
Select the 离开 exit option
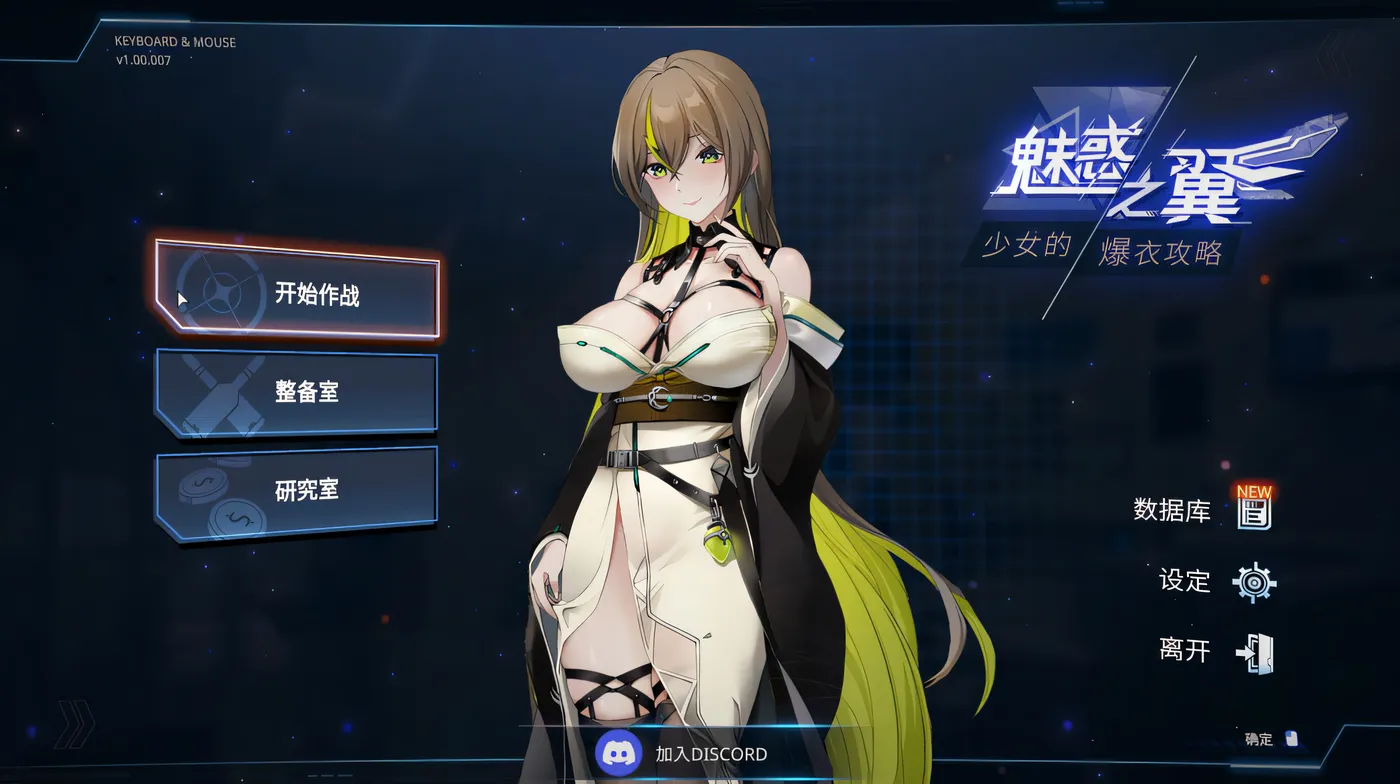coord(1186,650)
